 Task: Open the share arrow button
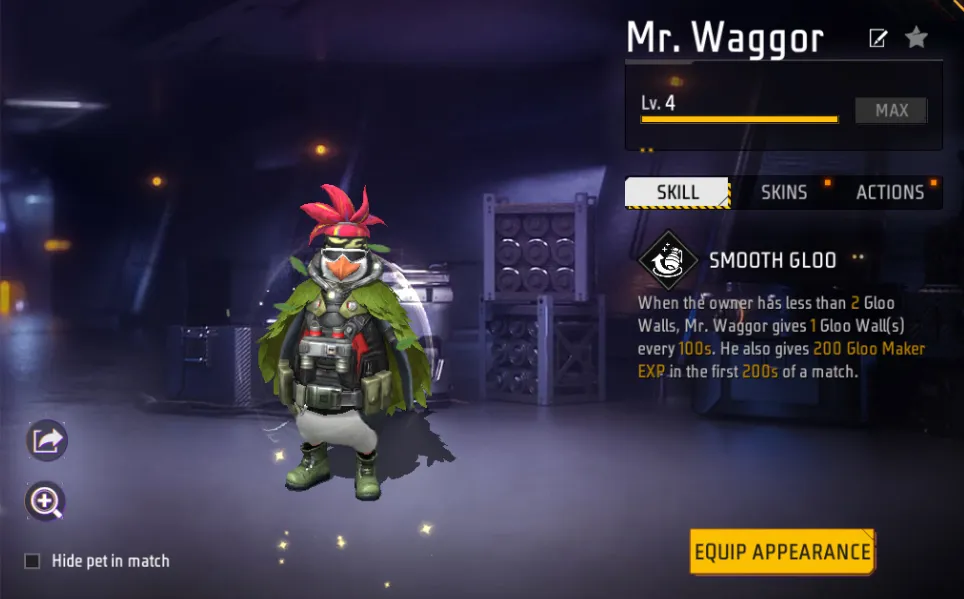[x=47, y=440]
